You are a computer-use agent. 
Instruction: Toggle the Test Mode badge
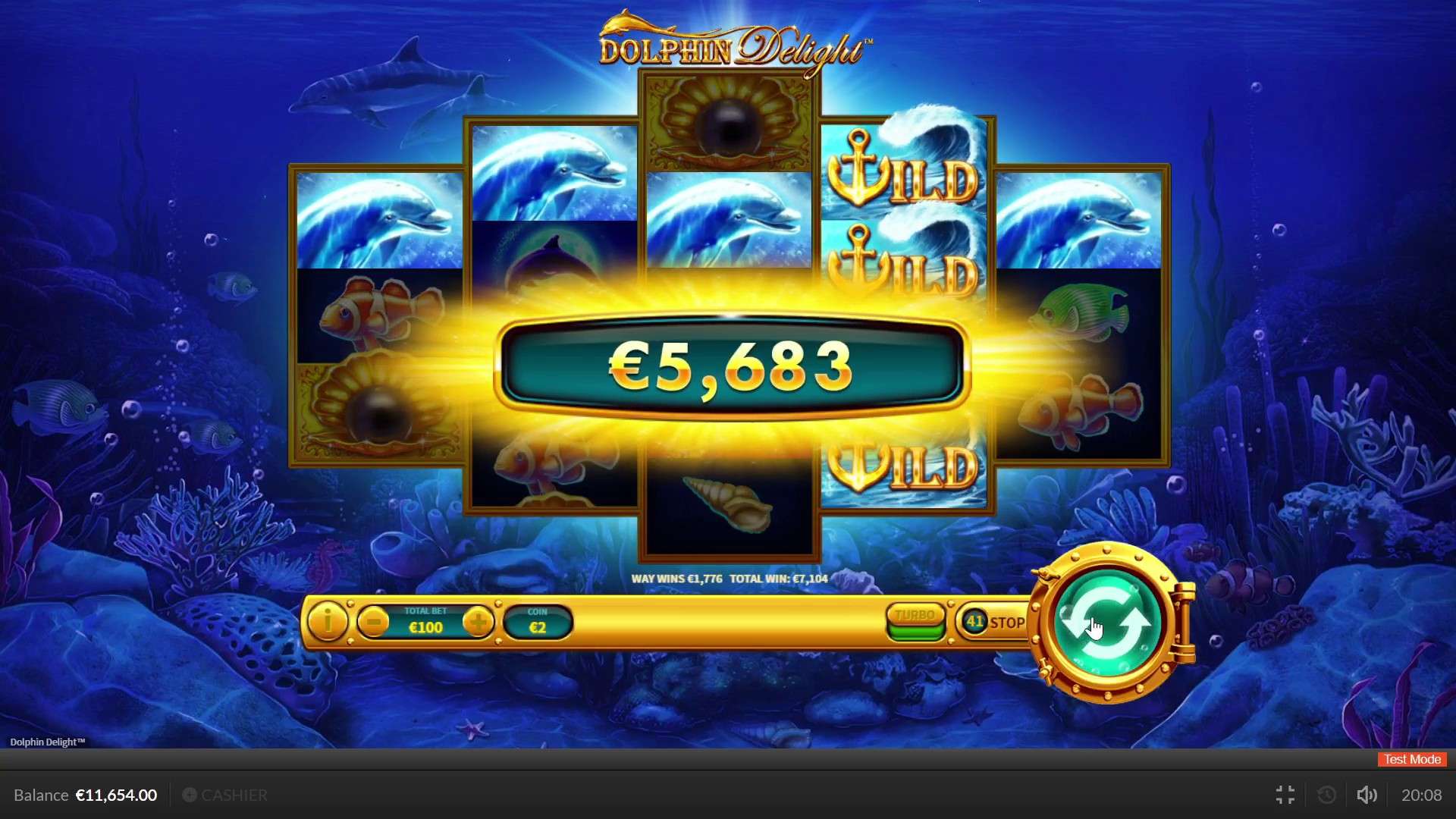1410,759
